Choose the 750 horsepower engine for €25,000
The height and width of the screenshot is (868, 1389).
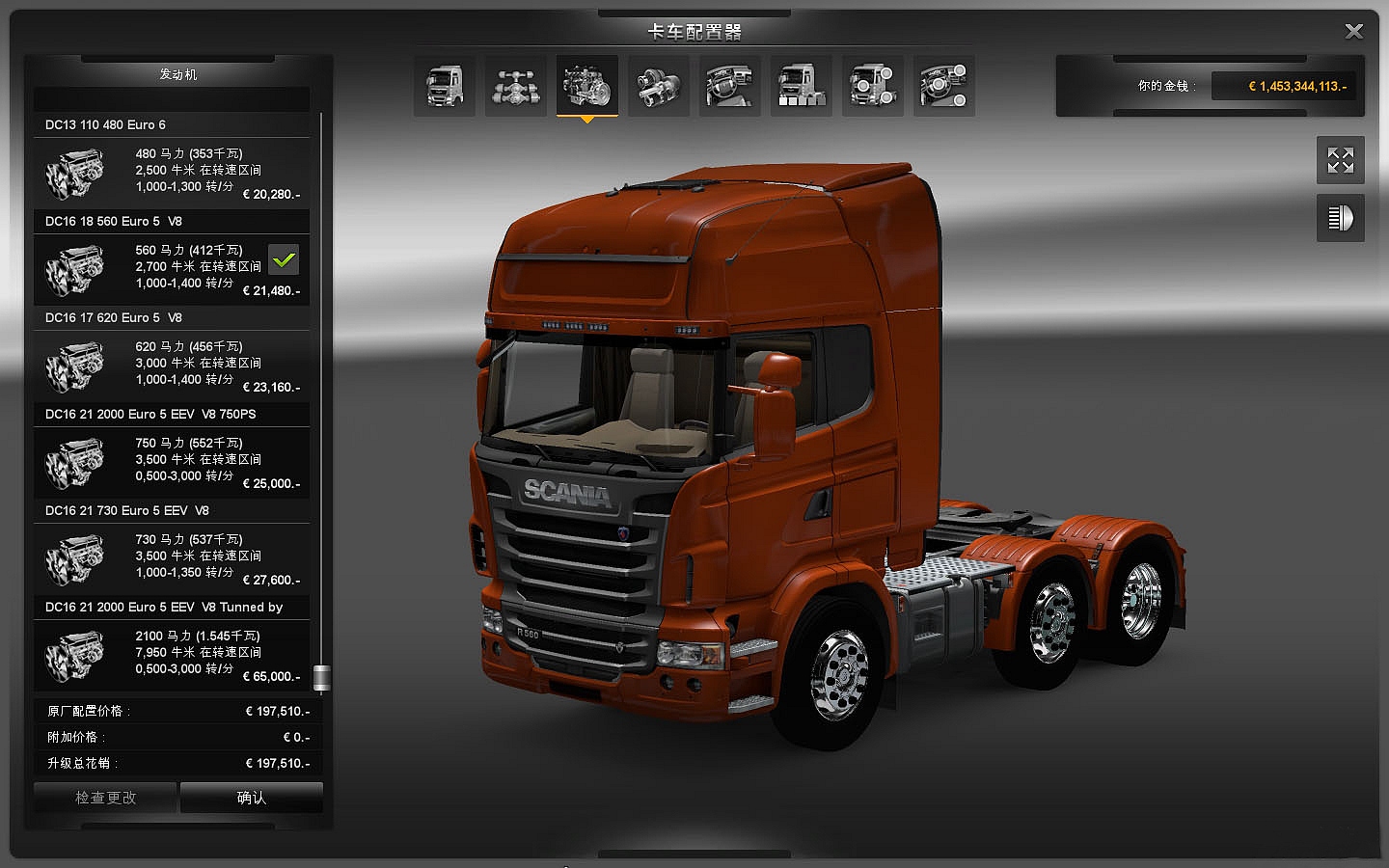pos(172,462)
